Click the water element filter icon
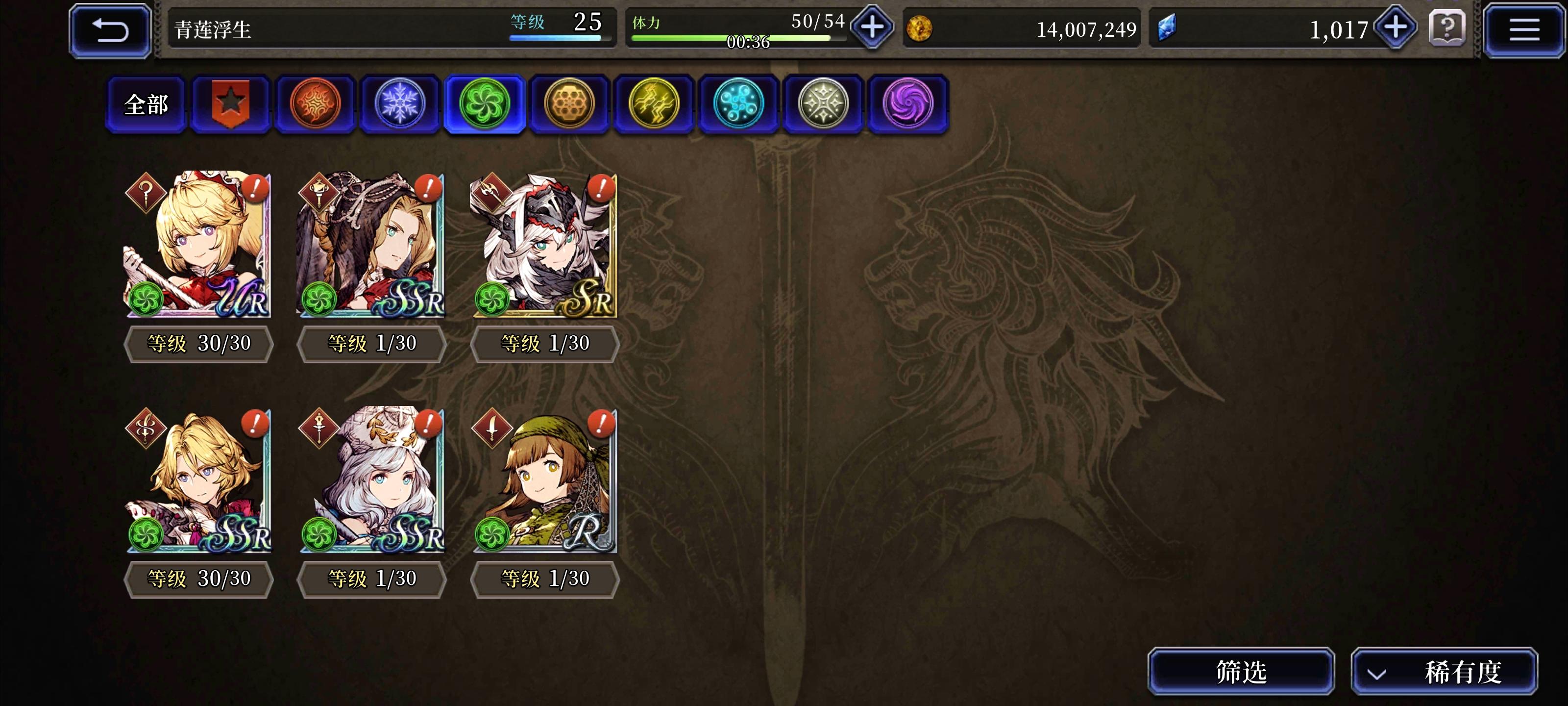This screenshot has width=1568, height=706. [x=738, y=103]
